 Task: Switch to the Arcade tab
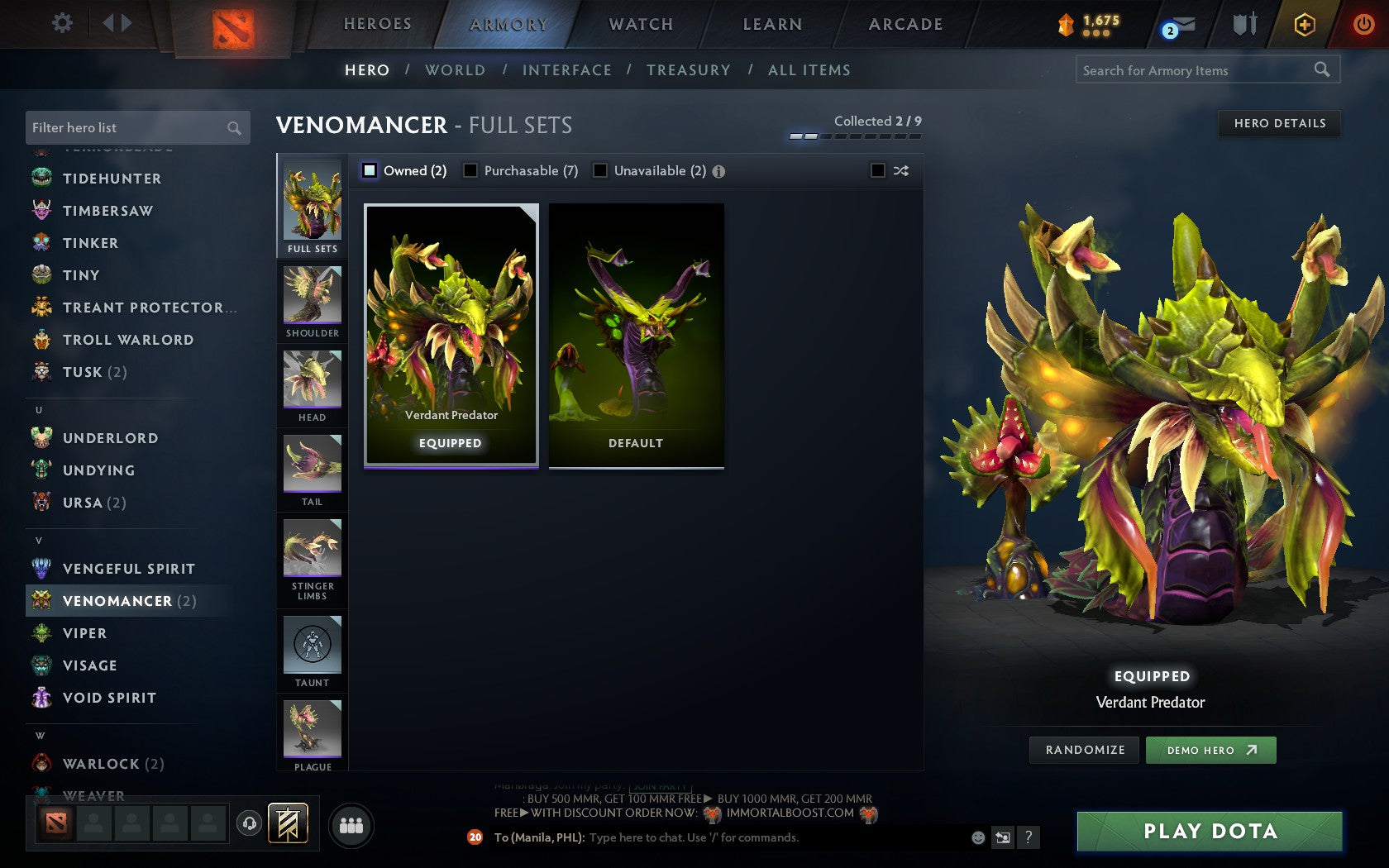pyautogui.click(x=904, y=24)
